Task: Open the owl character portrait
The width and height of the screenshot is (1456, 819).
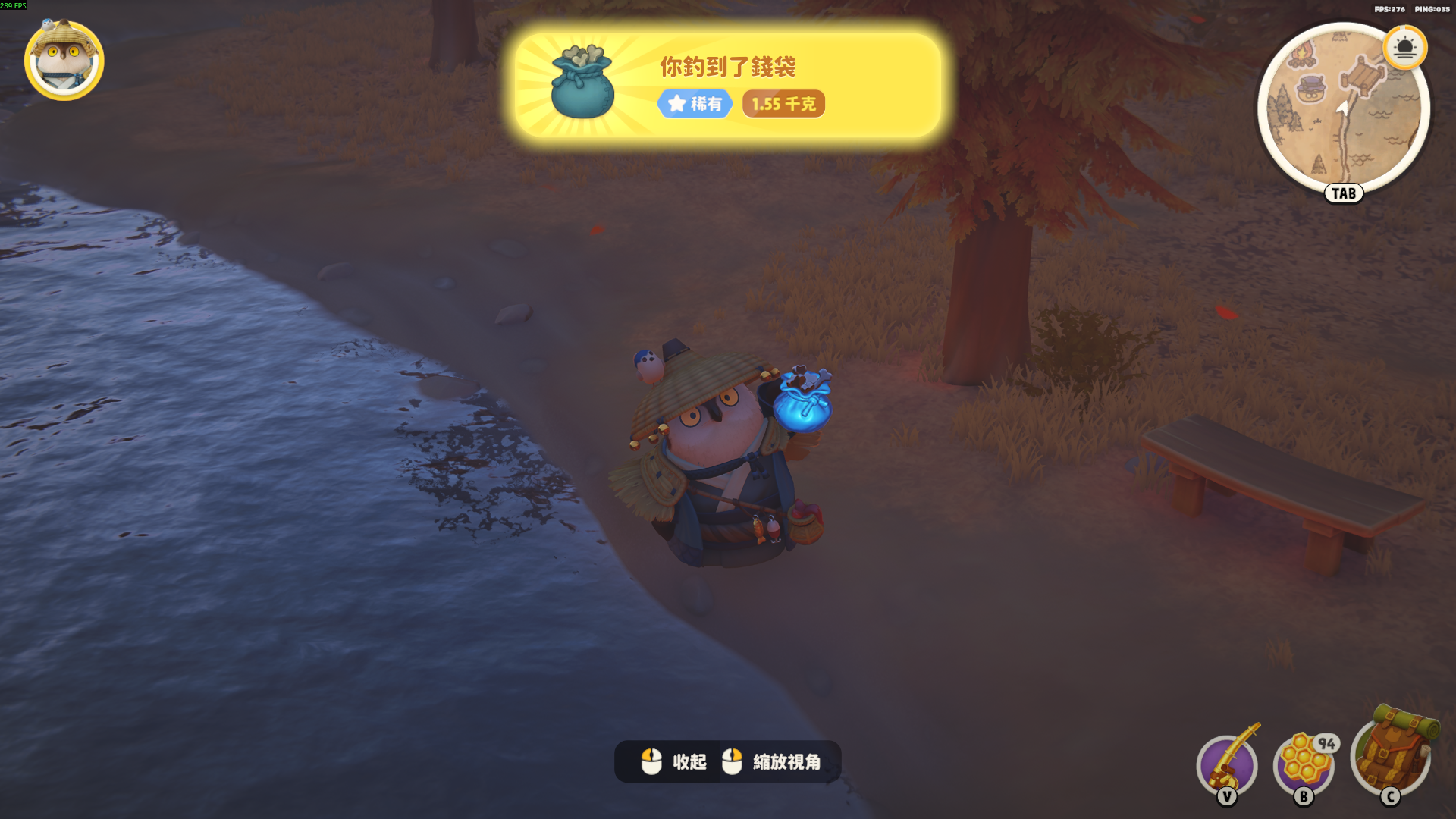Action: tap(64, 61)
